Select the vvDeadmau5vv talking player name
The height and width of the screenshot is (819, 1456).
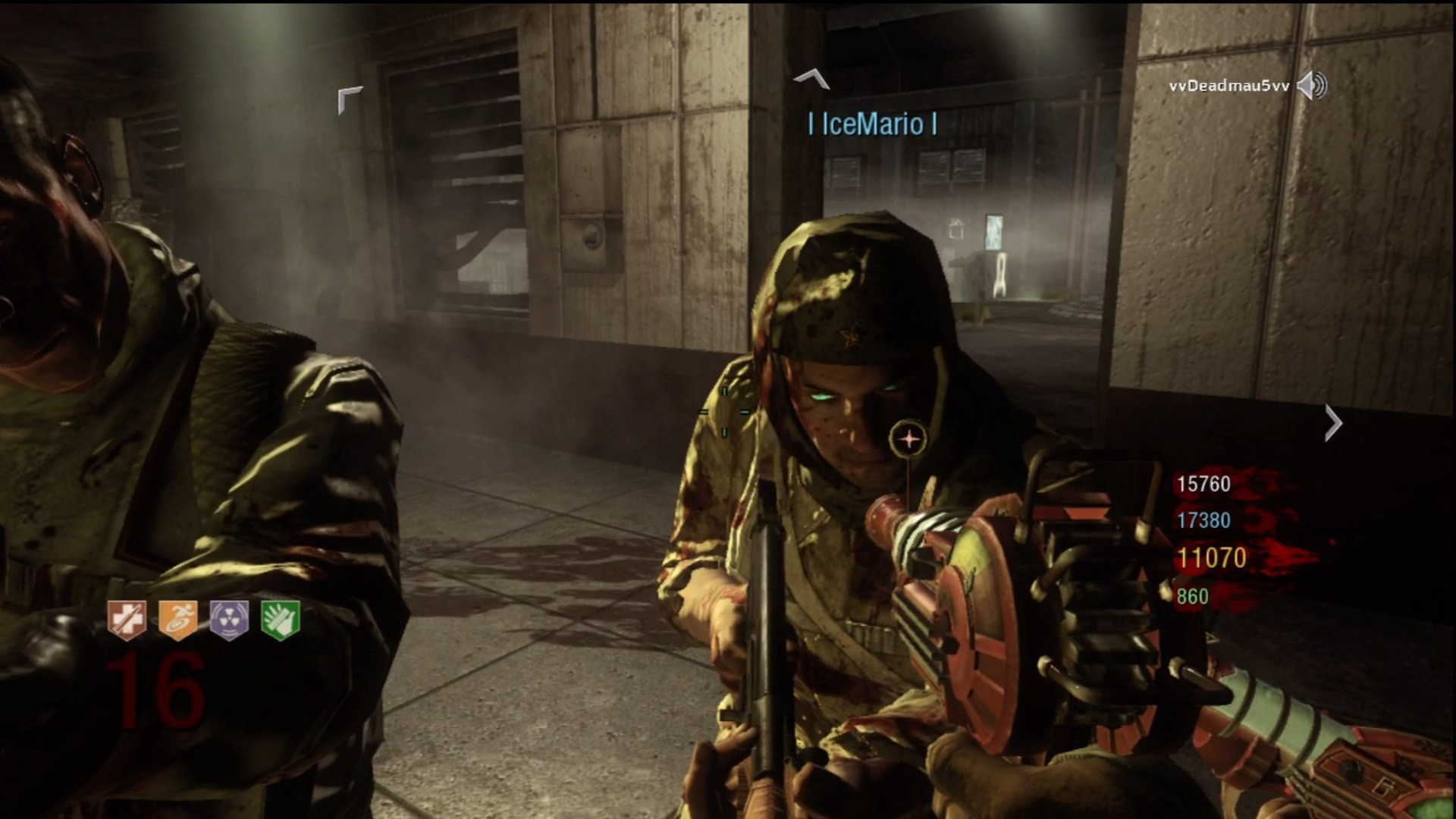coord(1228,86)
